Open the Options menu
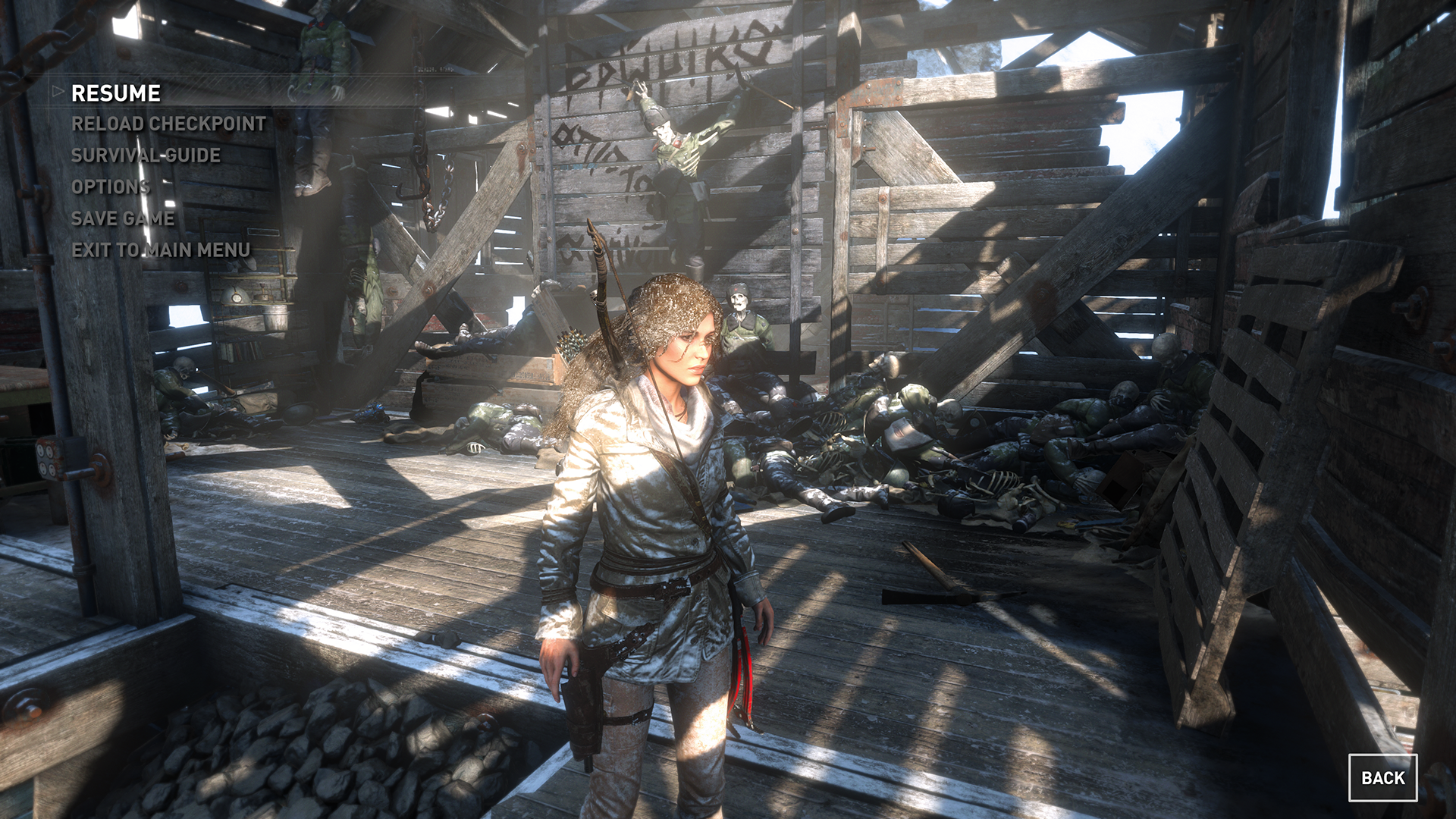 [110, 187]
